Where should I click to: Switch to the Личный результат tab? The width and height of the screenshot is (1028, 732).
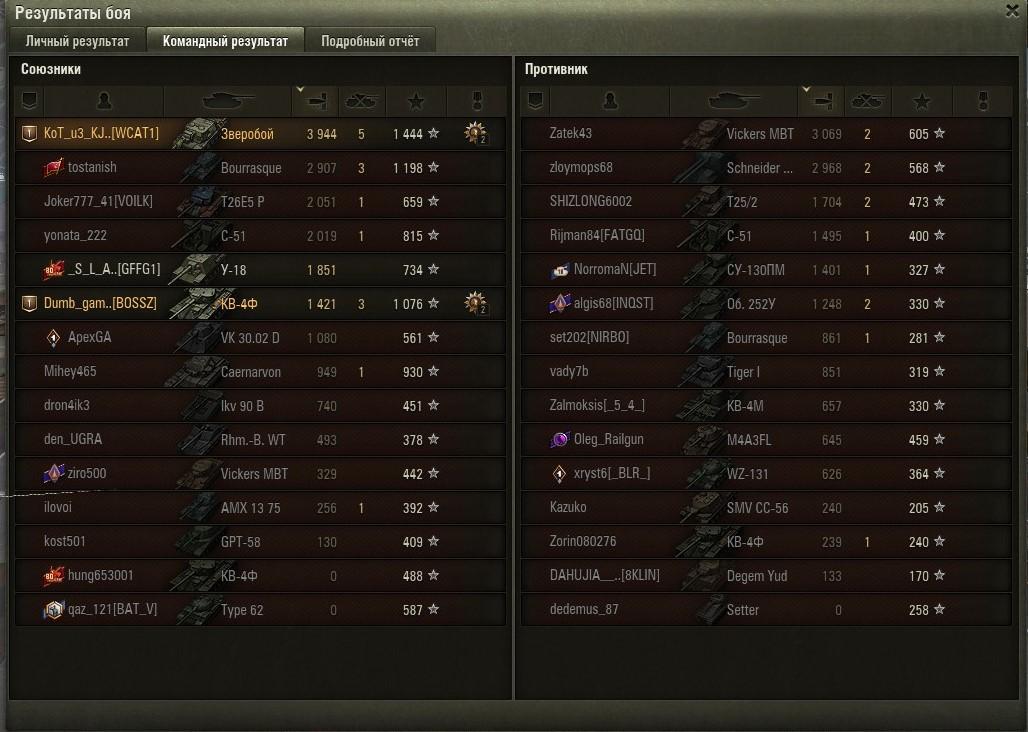pyautogui.click(x=77, y=41)
